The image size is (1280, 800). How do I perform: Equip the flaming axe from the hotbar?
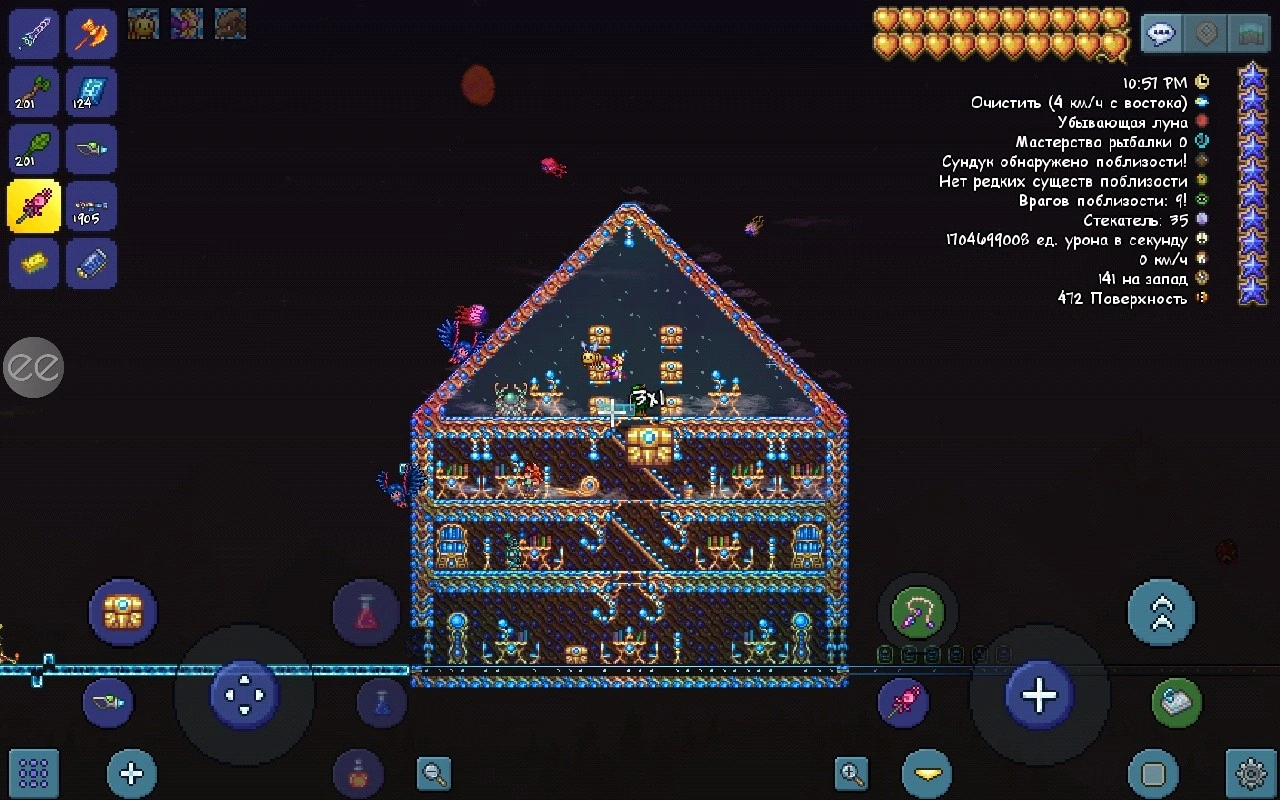click(91, 33)
